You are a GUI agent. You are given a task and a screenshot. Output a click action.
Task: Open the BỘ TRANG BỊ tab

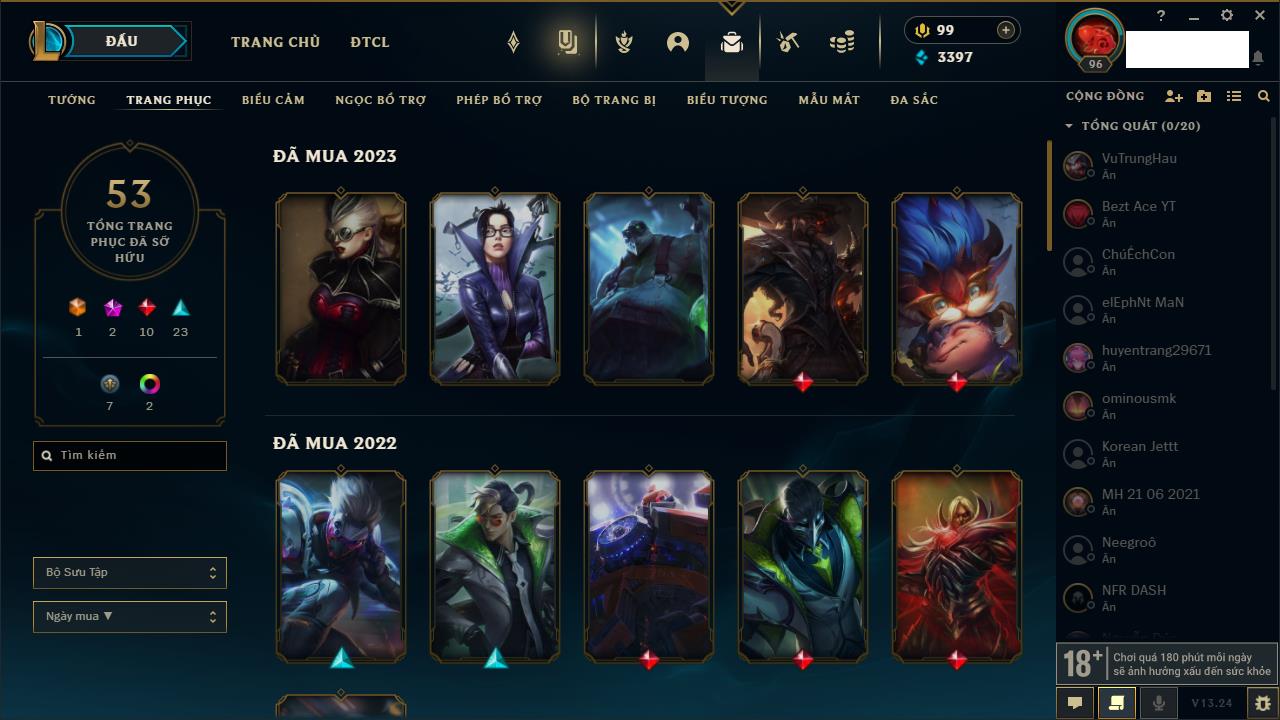tap(614, 100)
